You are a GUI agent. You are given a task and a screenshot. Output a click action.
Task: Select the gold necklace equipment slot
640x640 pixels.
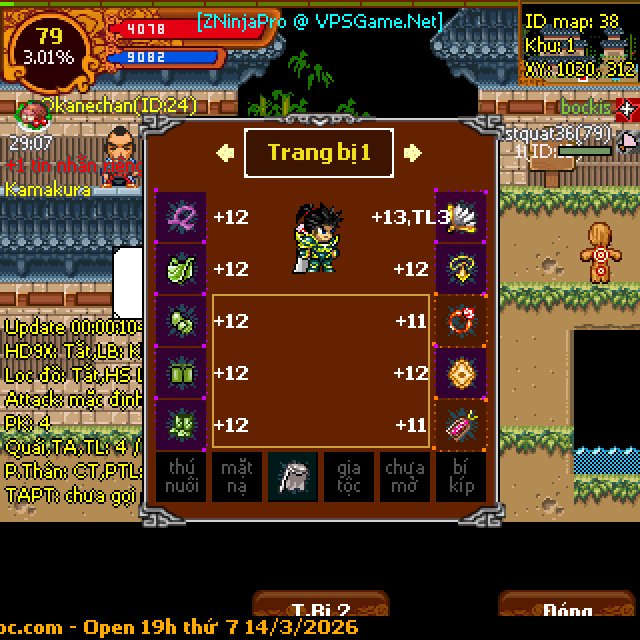click(x=461, y=269)
